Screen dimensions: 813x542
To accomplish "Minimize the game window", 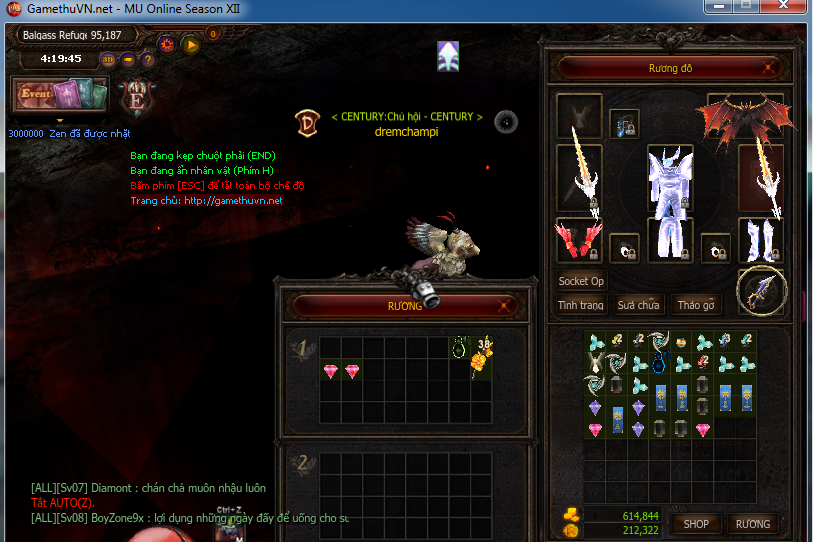I will pyautogui.click(x=718, y=7).
